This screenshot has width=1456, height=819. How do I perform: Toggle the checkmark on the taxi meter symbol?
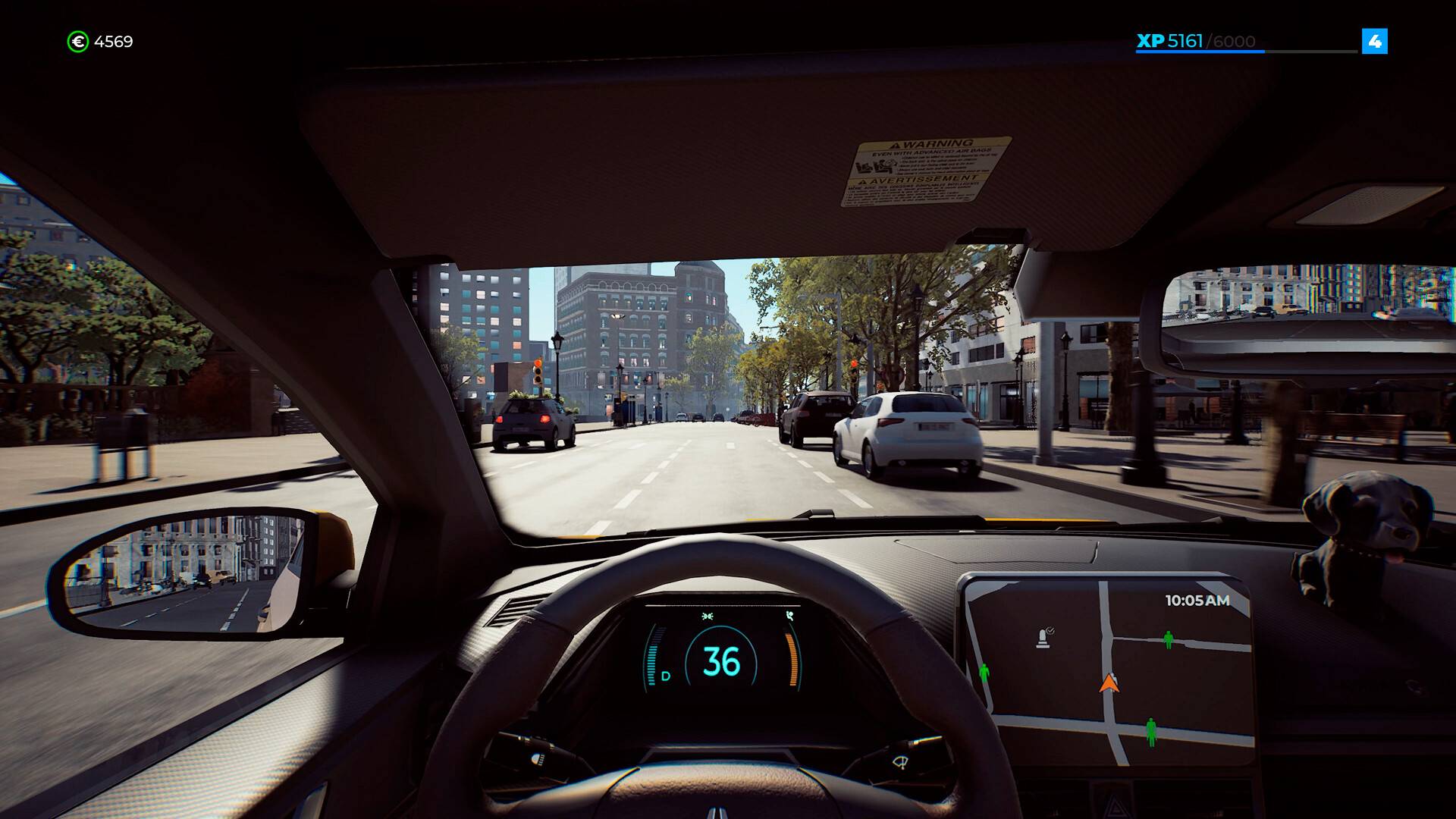[1051, 630]
